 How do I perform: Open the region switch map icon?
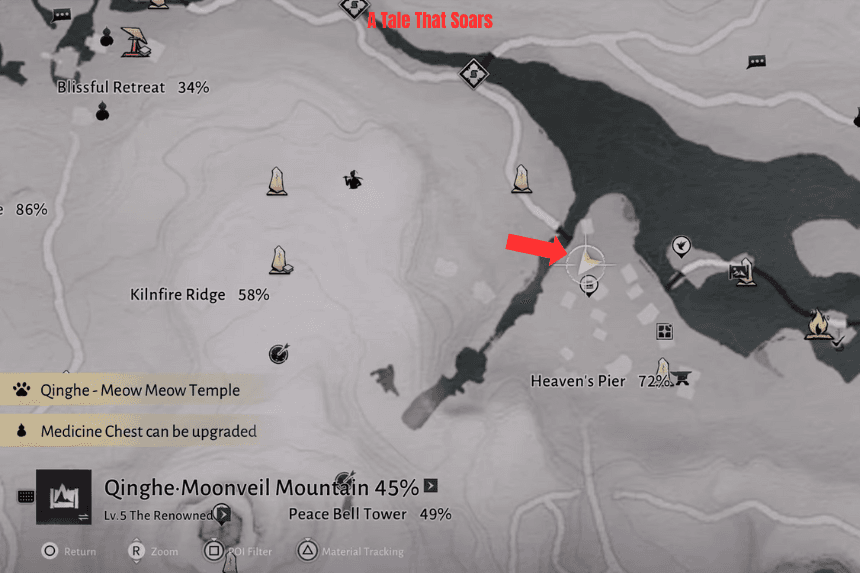(64, 496)
